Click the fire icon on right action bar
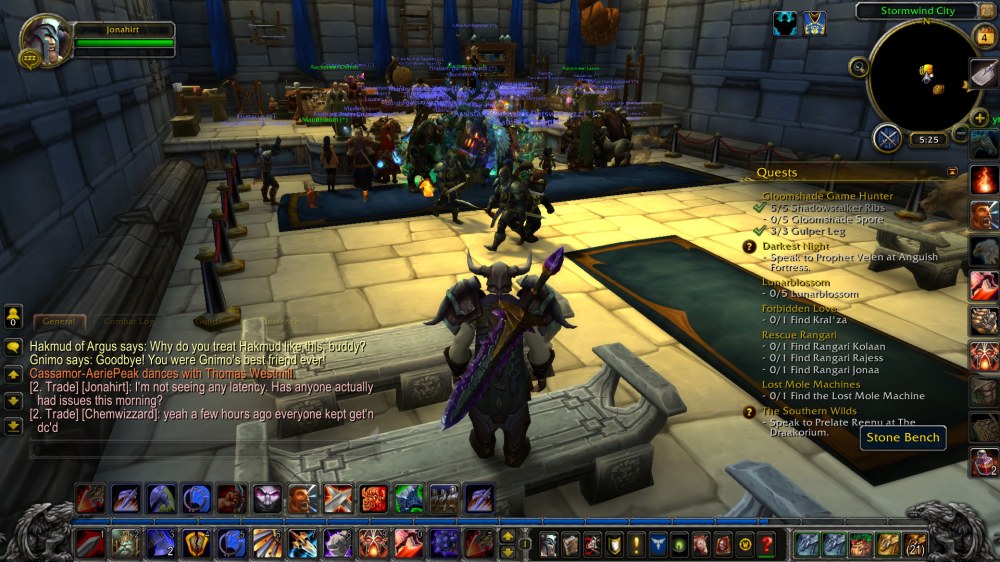Screen dimensions: 1000x562 click(x=984, y=180)
